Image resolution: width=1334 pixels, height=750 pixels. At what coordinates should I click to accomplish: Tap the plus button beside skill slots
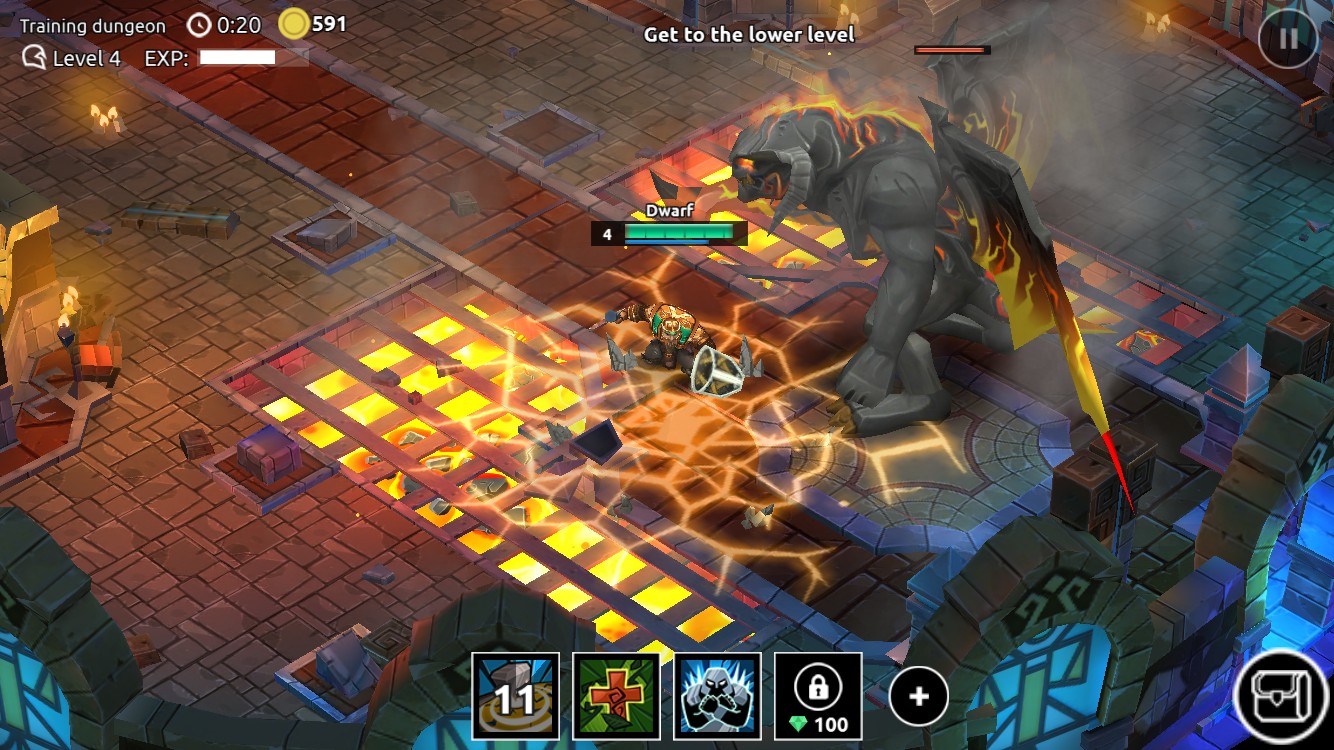click(x=918, y=697)
